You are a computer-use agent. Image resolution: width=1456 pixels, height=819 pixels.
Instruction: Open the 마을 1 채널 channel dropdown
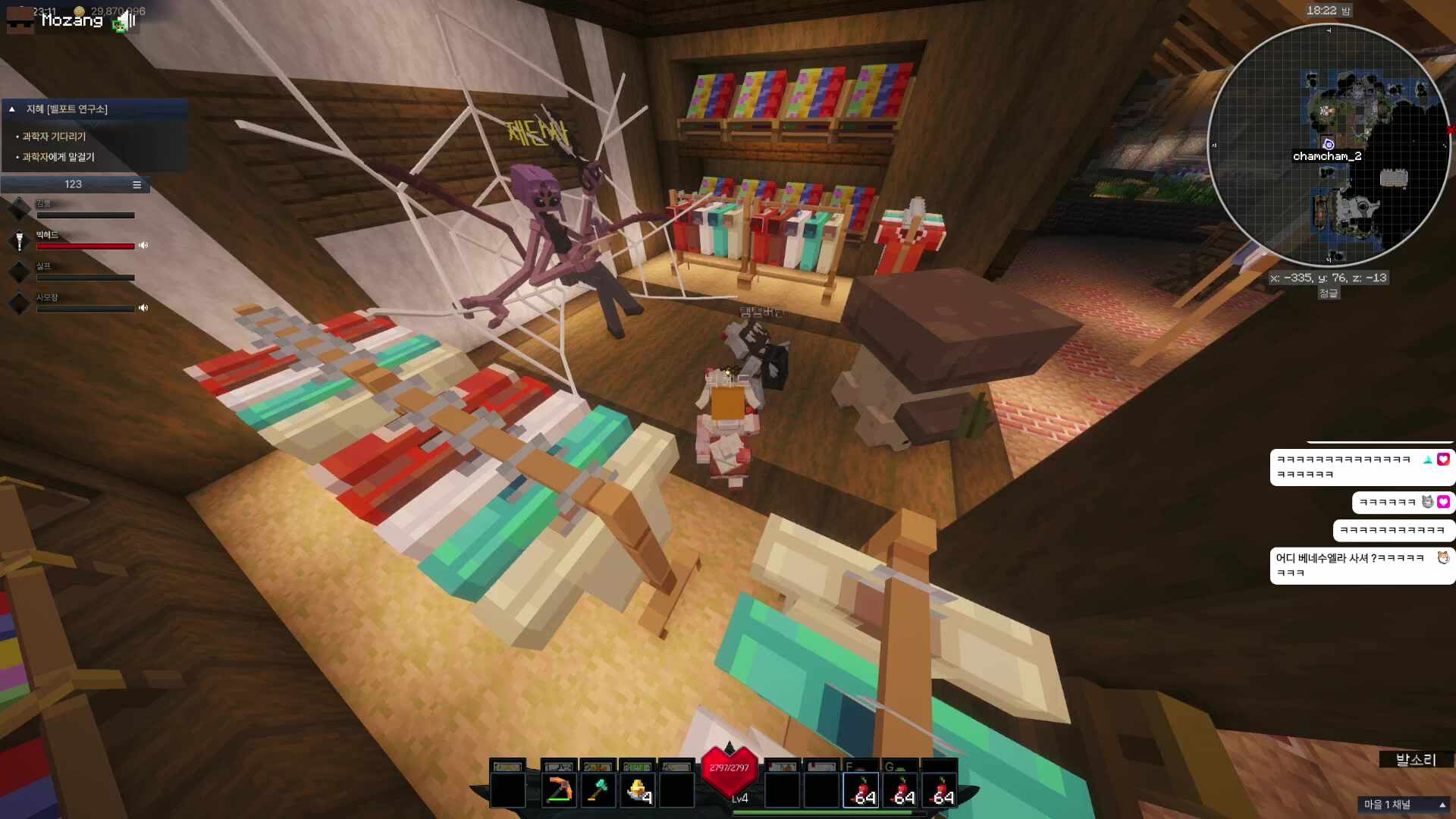coord(1404,805)
